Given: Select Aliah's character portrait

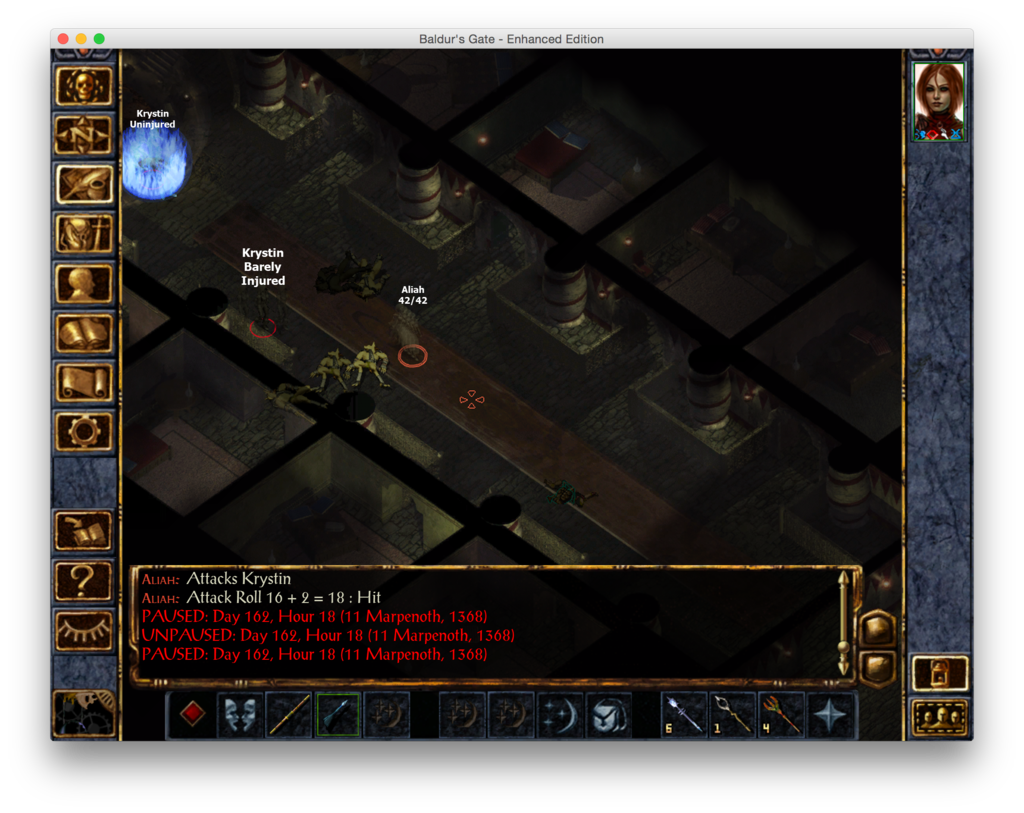Looking at the screenshot, I should pos(939,101).
